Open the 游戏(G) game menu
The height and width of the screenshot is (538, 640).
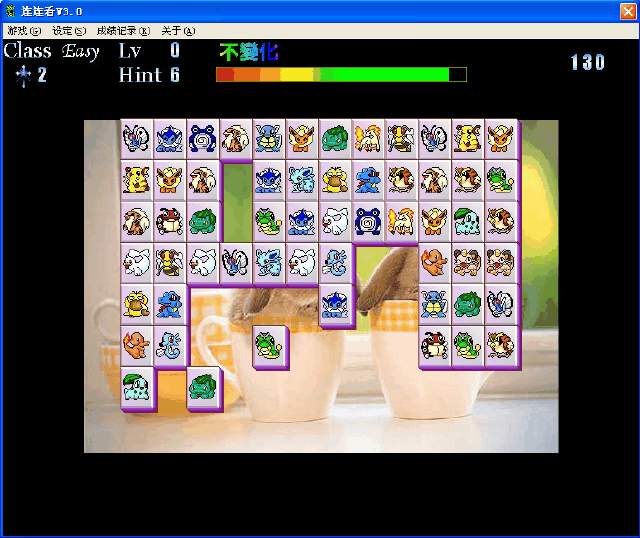tap(23, 31)
